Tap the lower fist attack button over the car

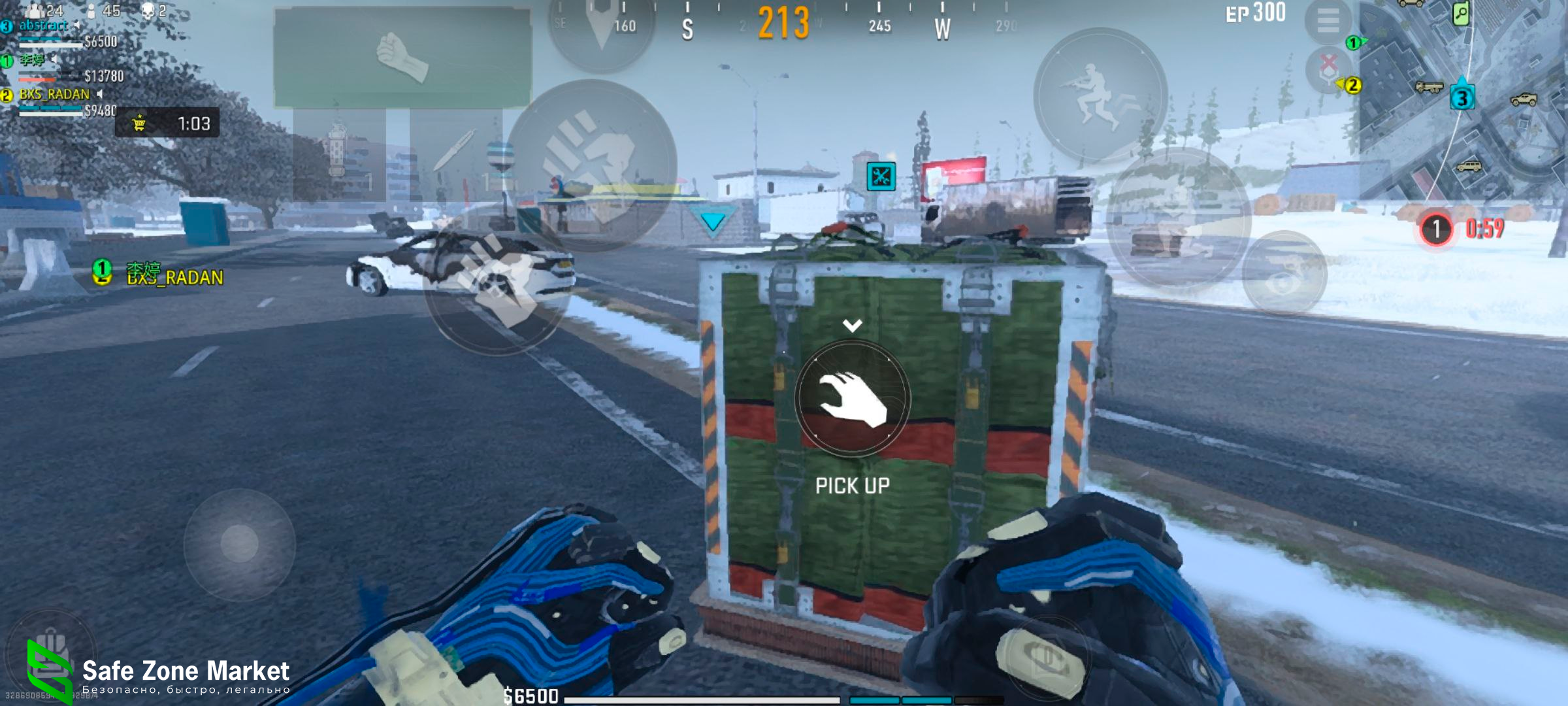[497, 281]
